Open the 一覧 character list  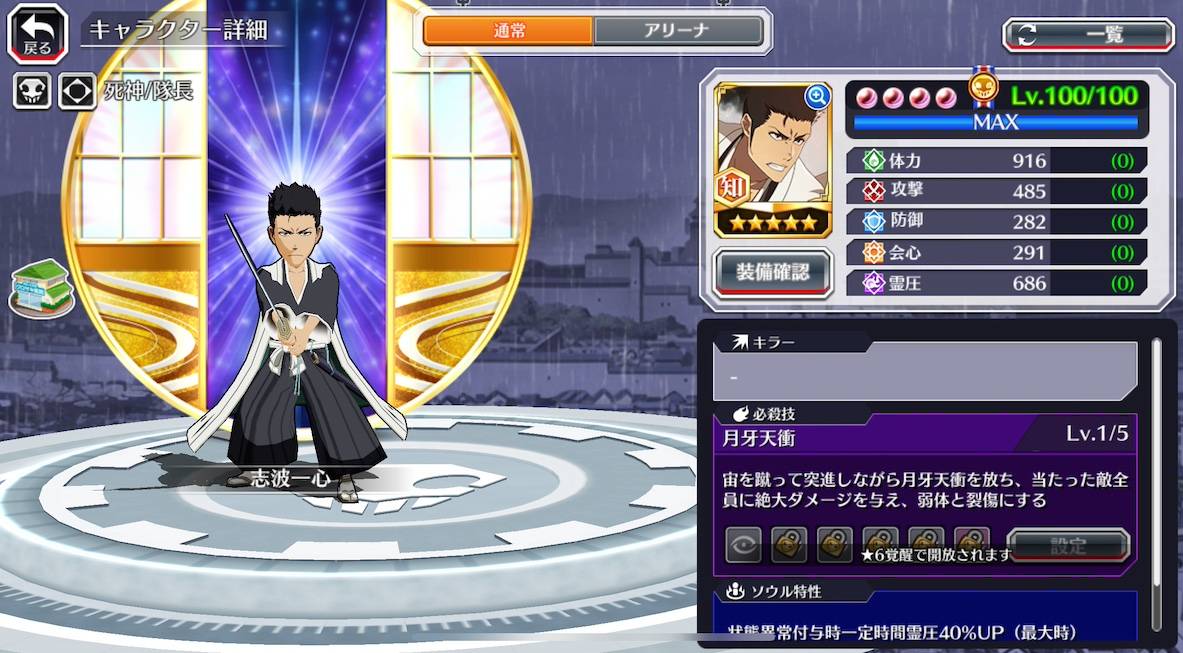1088,35
